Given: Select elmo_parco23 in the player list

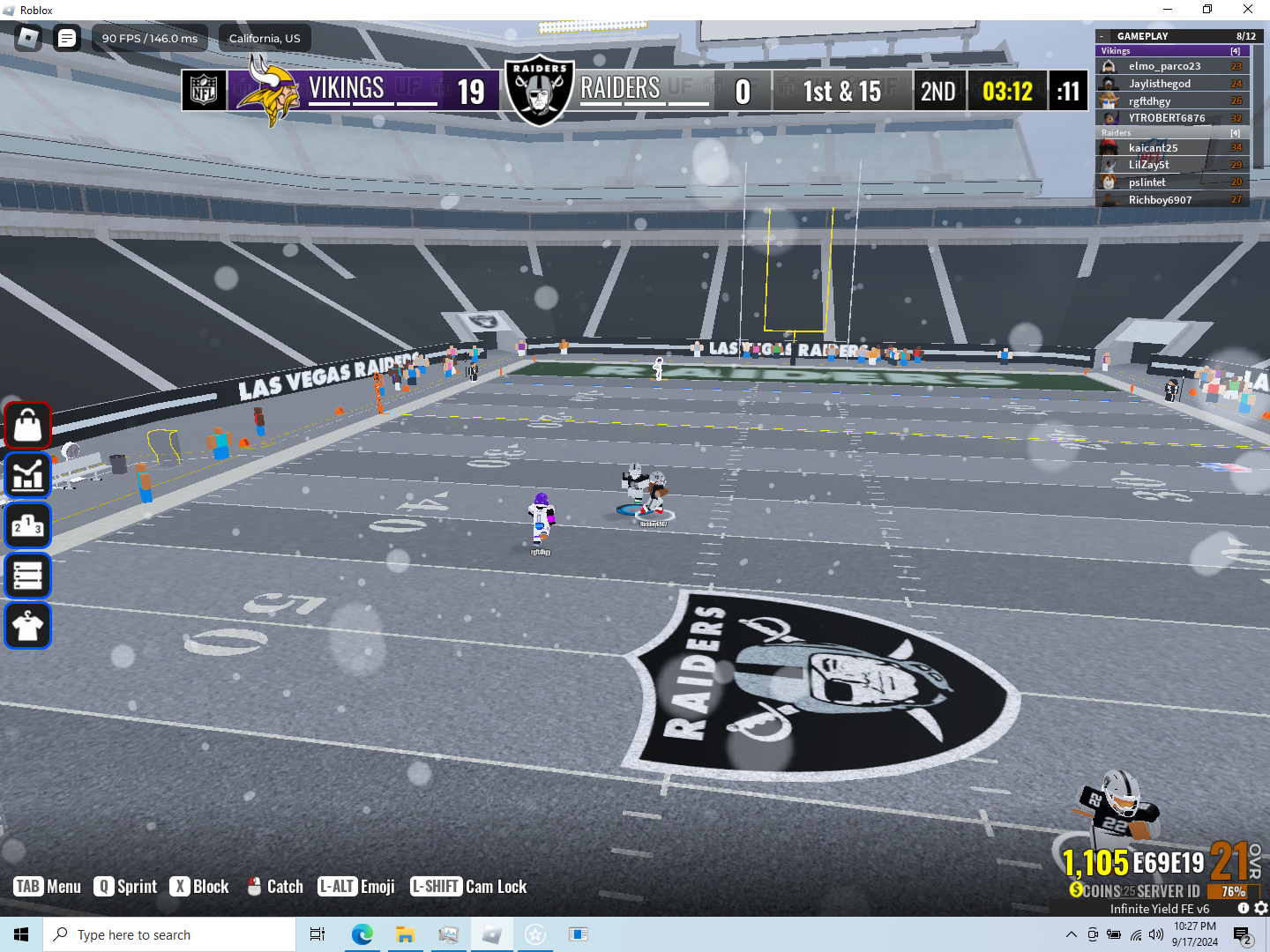Looking at the screenshot, I should point(1164,66).
